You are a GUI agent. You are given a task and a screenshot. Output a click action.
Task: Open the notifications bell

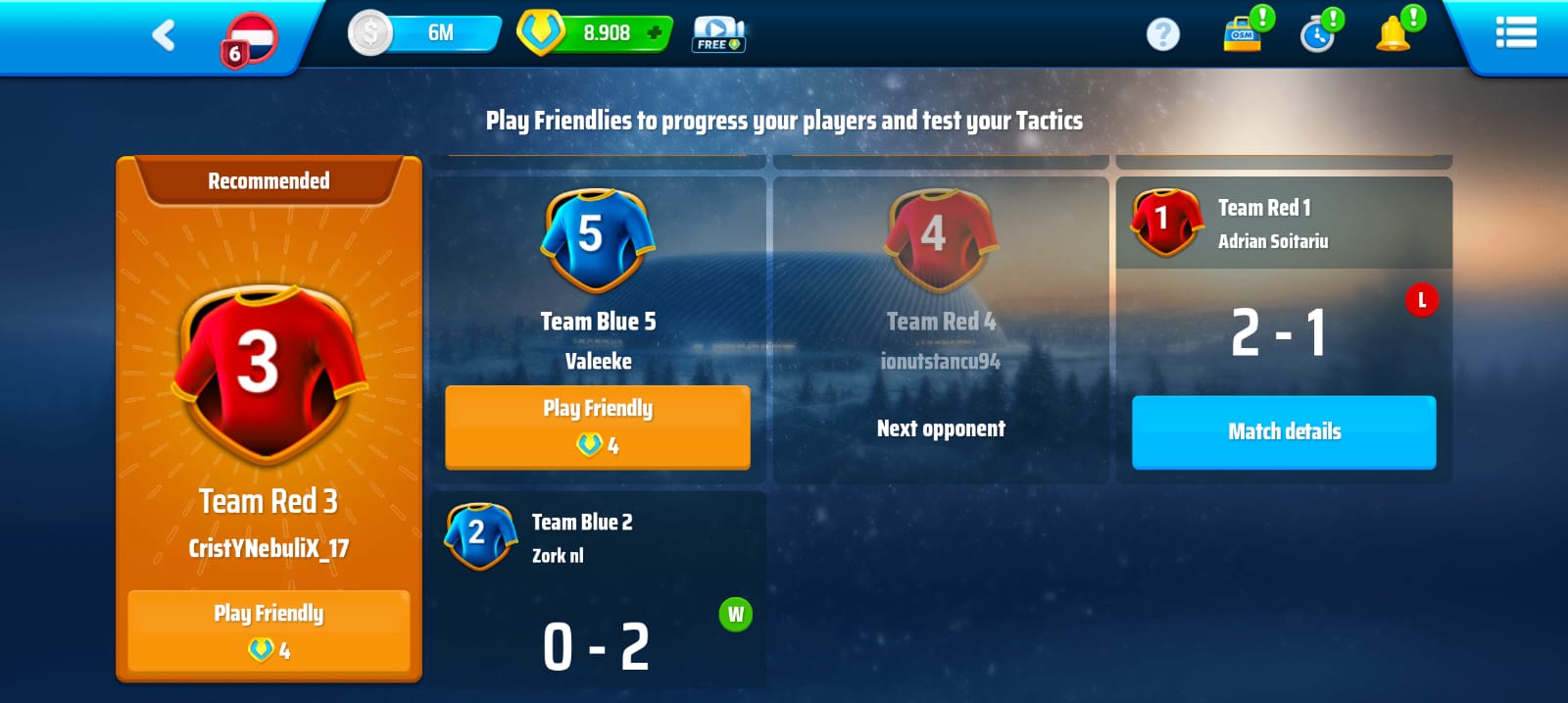click(1393, 34)
